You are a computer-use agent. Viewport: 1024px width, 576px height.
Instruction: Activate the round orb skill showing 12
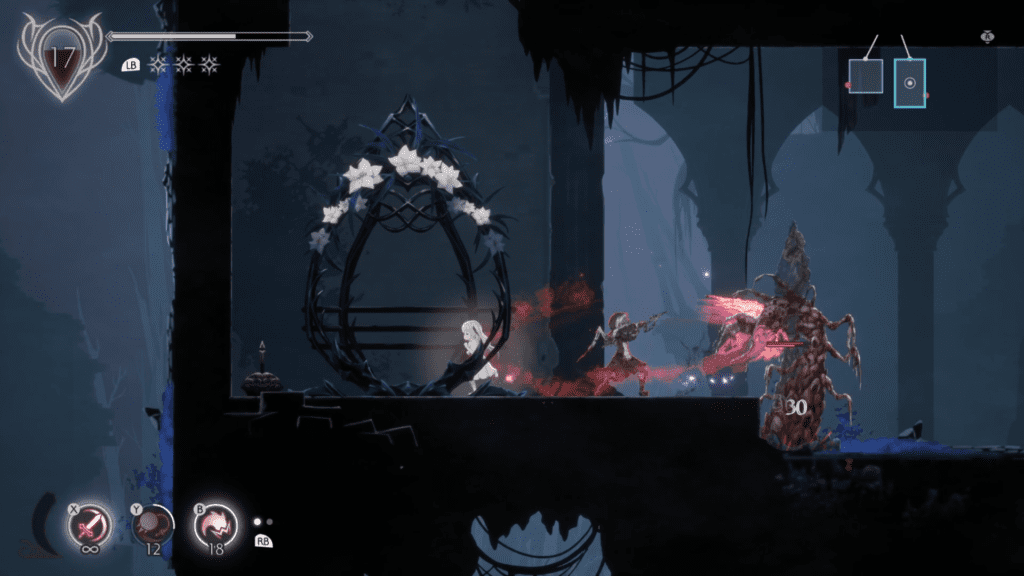click(153, 525)
